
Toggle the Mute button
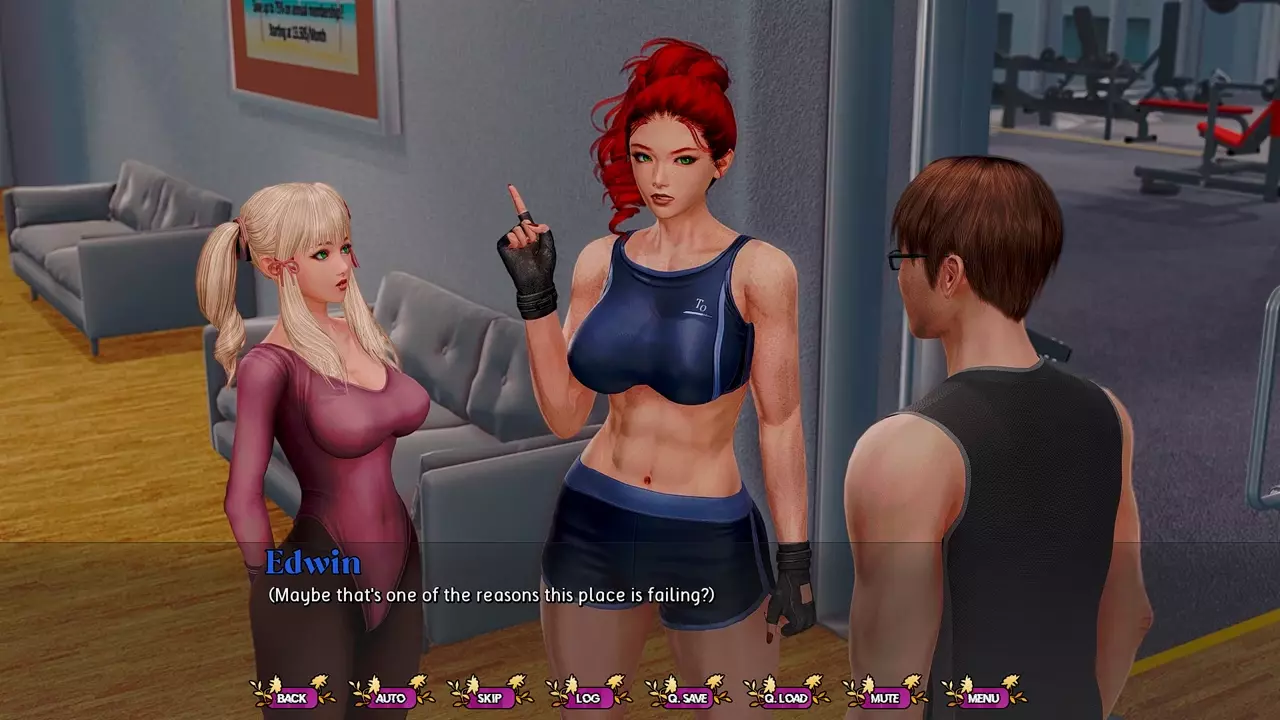coord(884,697)
